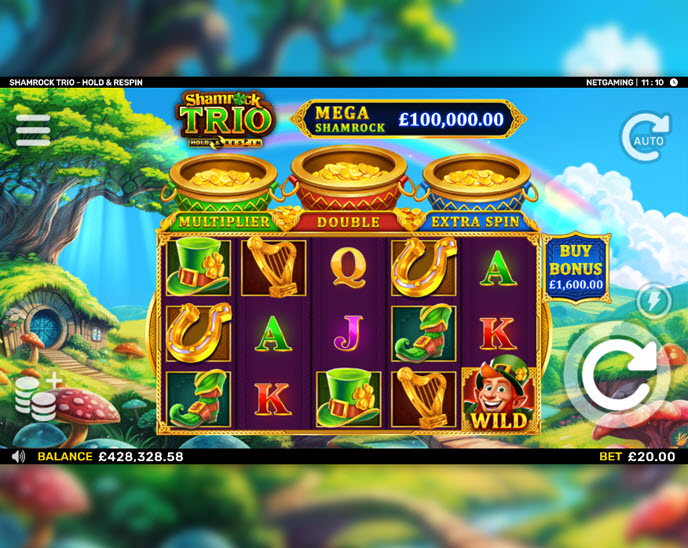Spin the reels with the large arrow button
688x548 pixels.
pos(618,375)
